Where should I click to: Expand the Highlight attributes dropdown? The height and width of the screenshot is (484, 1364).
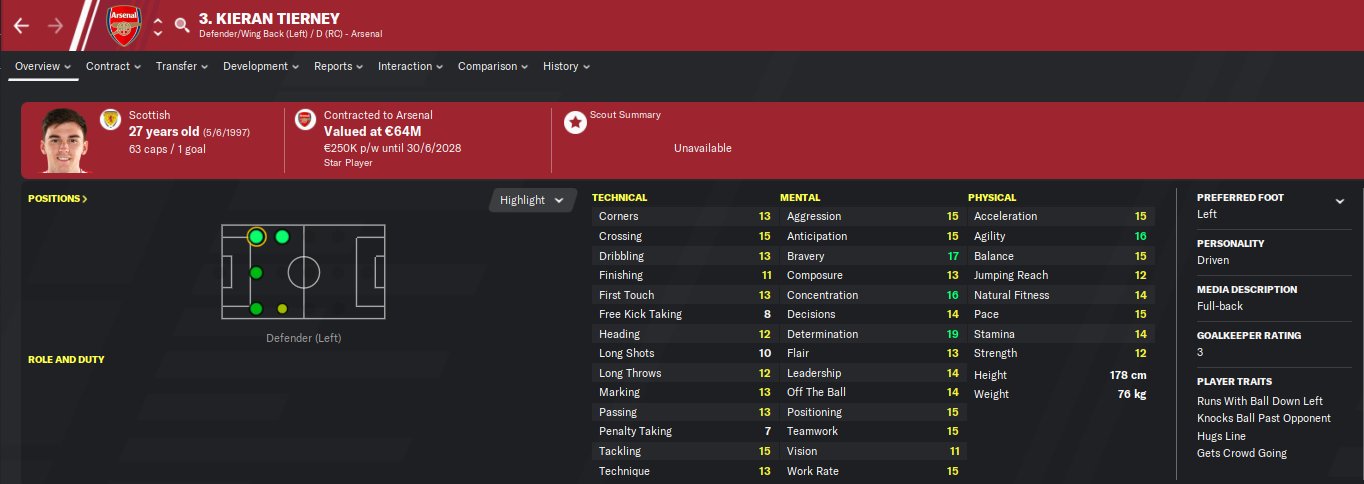click(533, 200)
